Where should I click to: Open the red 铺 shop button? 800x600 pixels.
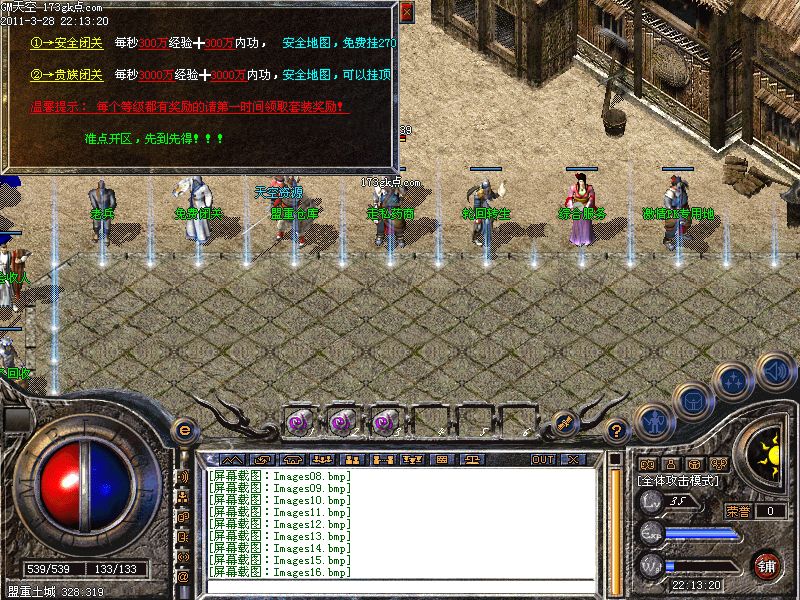[x=767, y=565]
